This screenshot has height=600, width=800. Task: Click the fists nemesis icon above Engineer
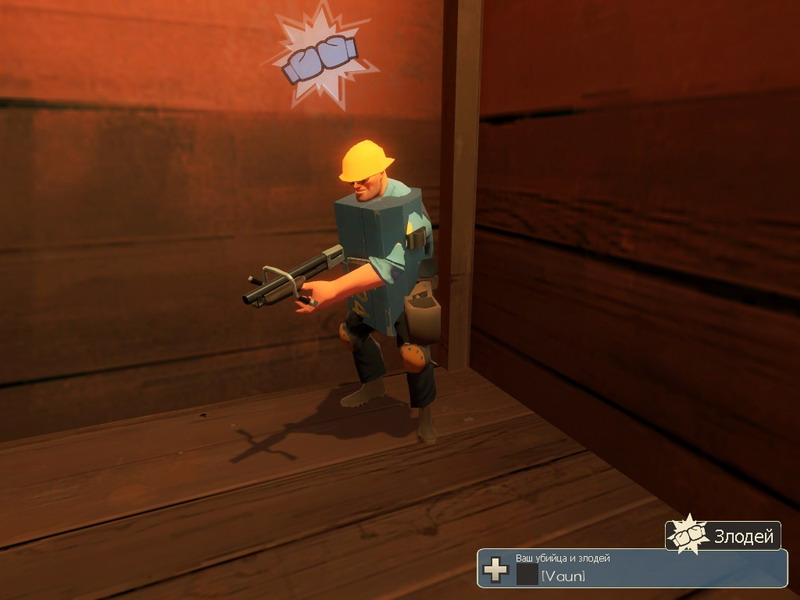coord(320,58)
